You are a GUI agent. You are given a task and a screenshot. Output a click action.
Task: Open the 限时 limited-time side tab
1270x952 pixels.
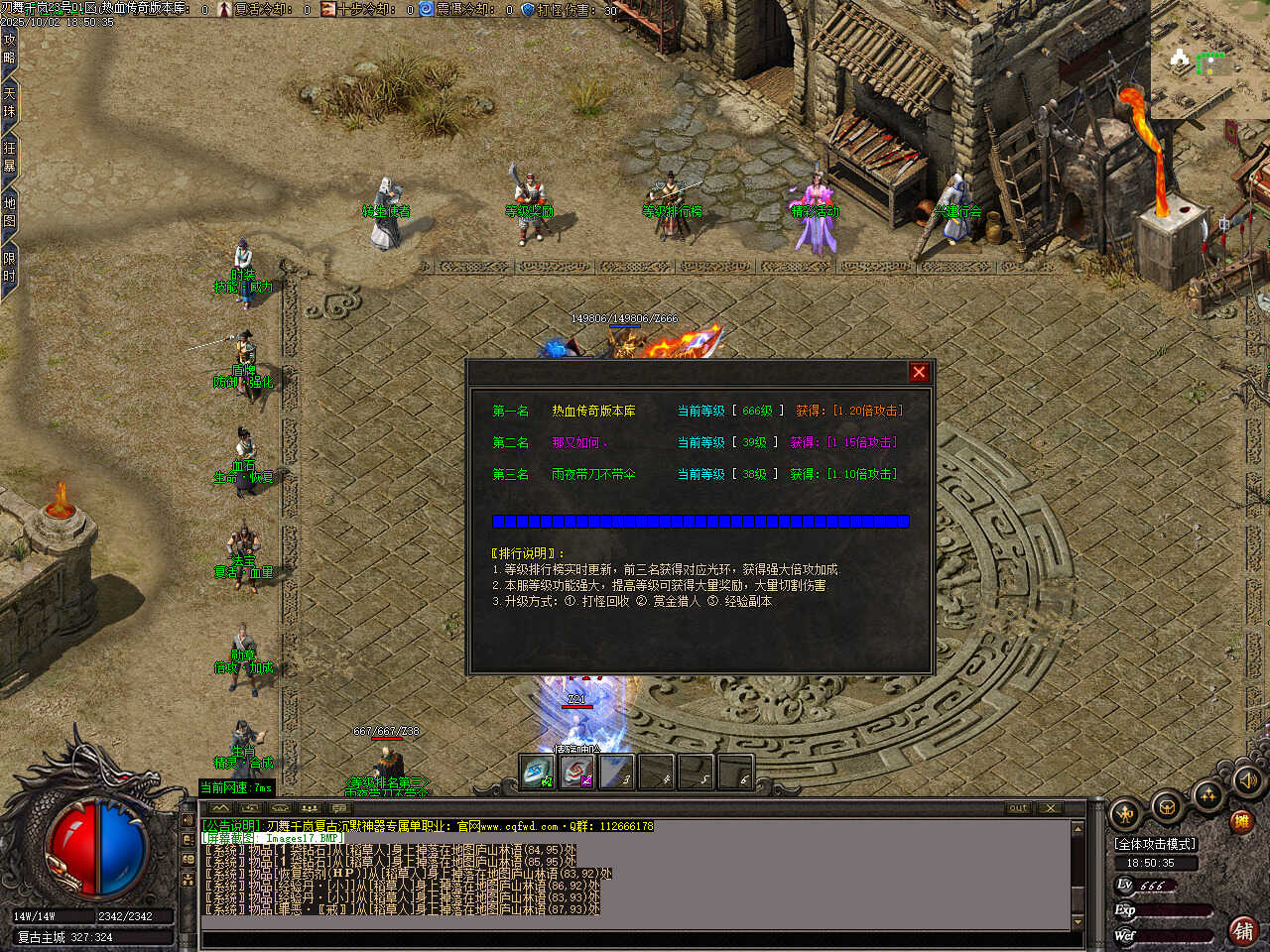[x=9, y=267]
